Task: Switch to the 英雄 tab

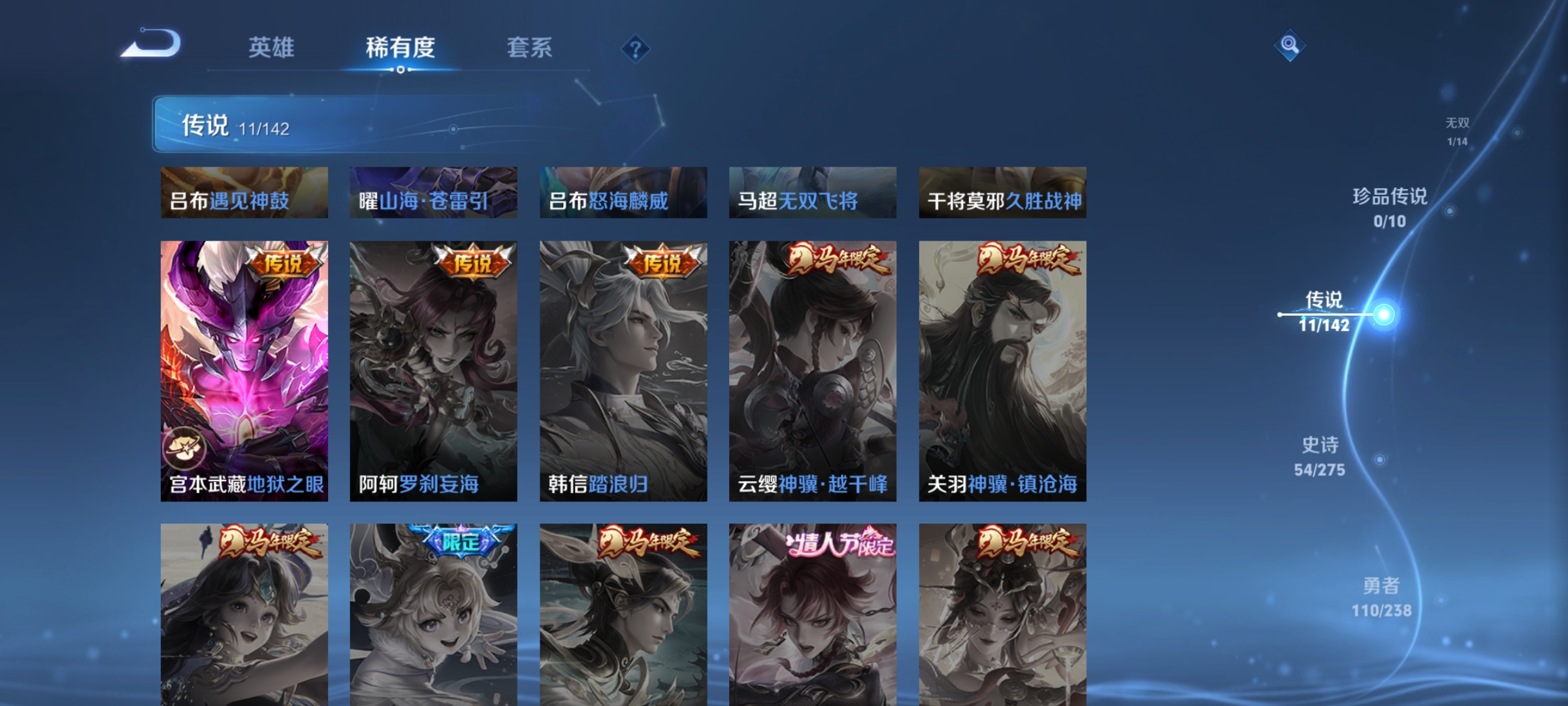Action: point(272,47)
